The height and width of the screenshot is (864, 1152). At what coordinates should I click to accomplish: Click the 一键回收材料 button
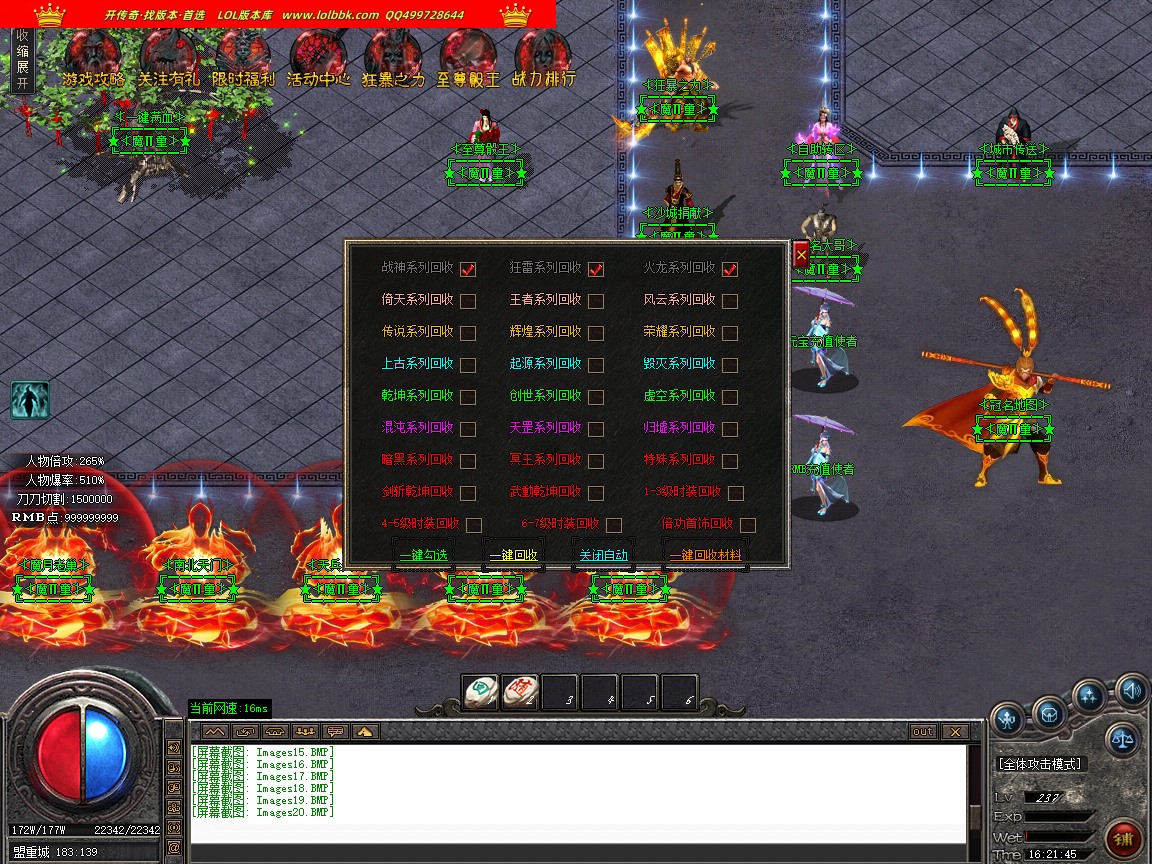[705, 555]
